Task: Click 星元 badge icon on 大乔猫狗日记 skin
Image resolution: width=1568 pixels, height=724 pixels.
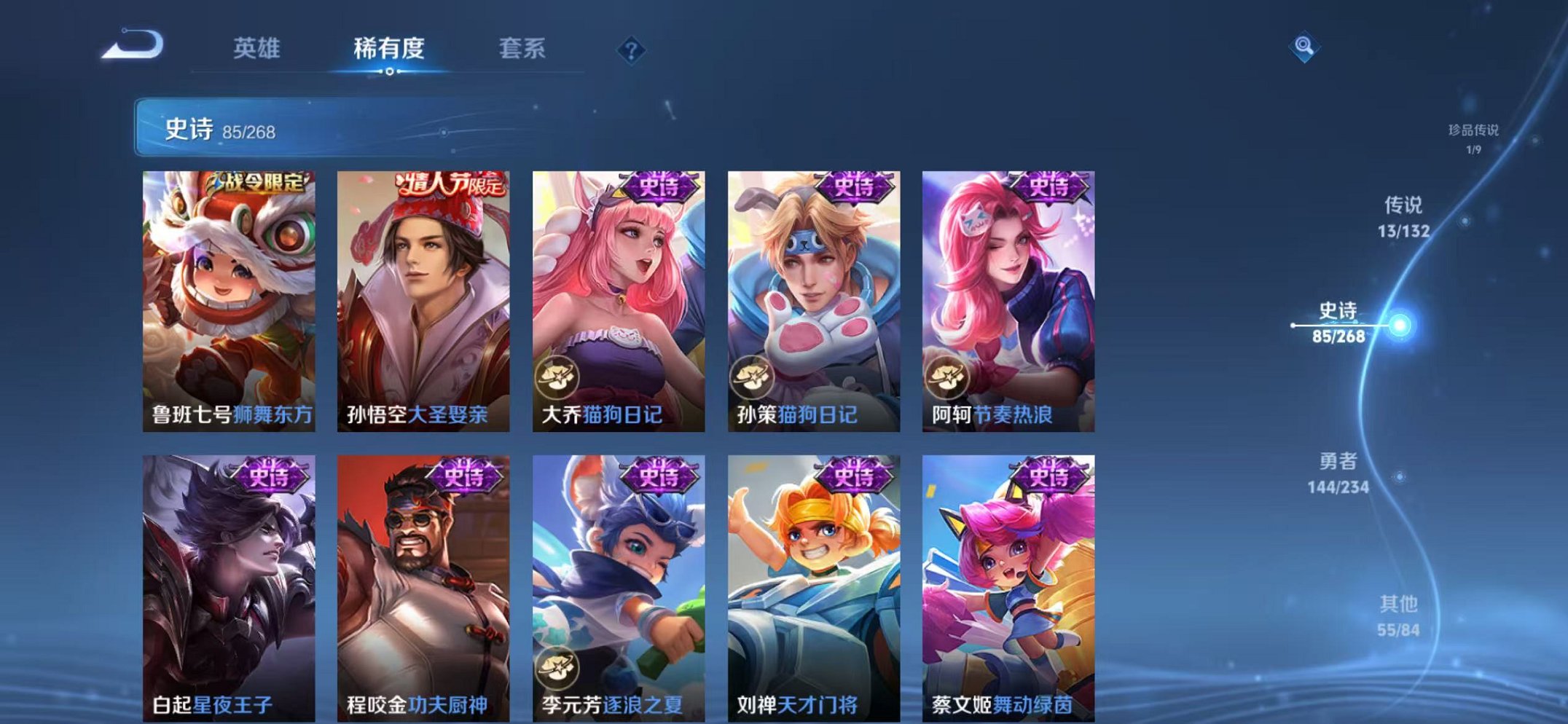Action: coord(557,378)
